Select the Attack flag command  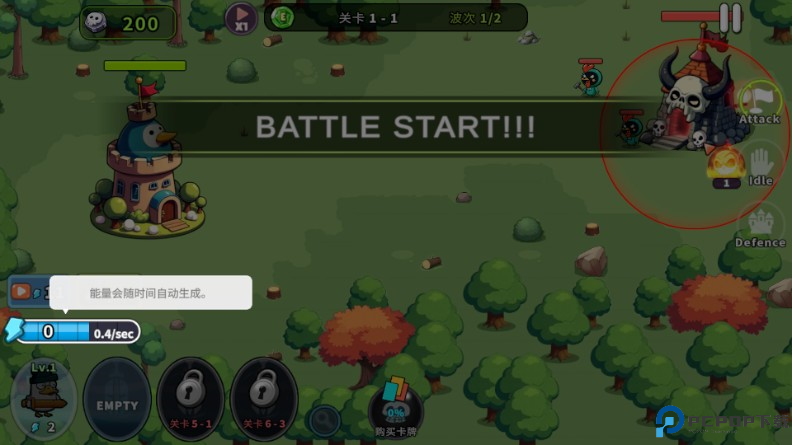[x=759, y=103]
